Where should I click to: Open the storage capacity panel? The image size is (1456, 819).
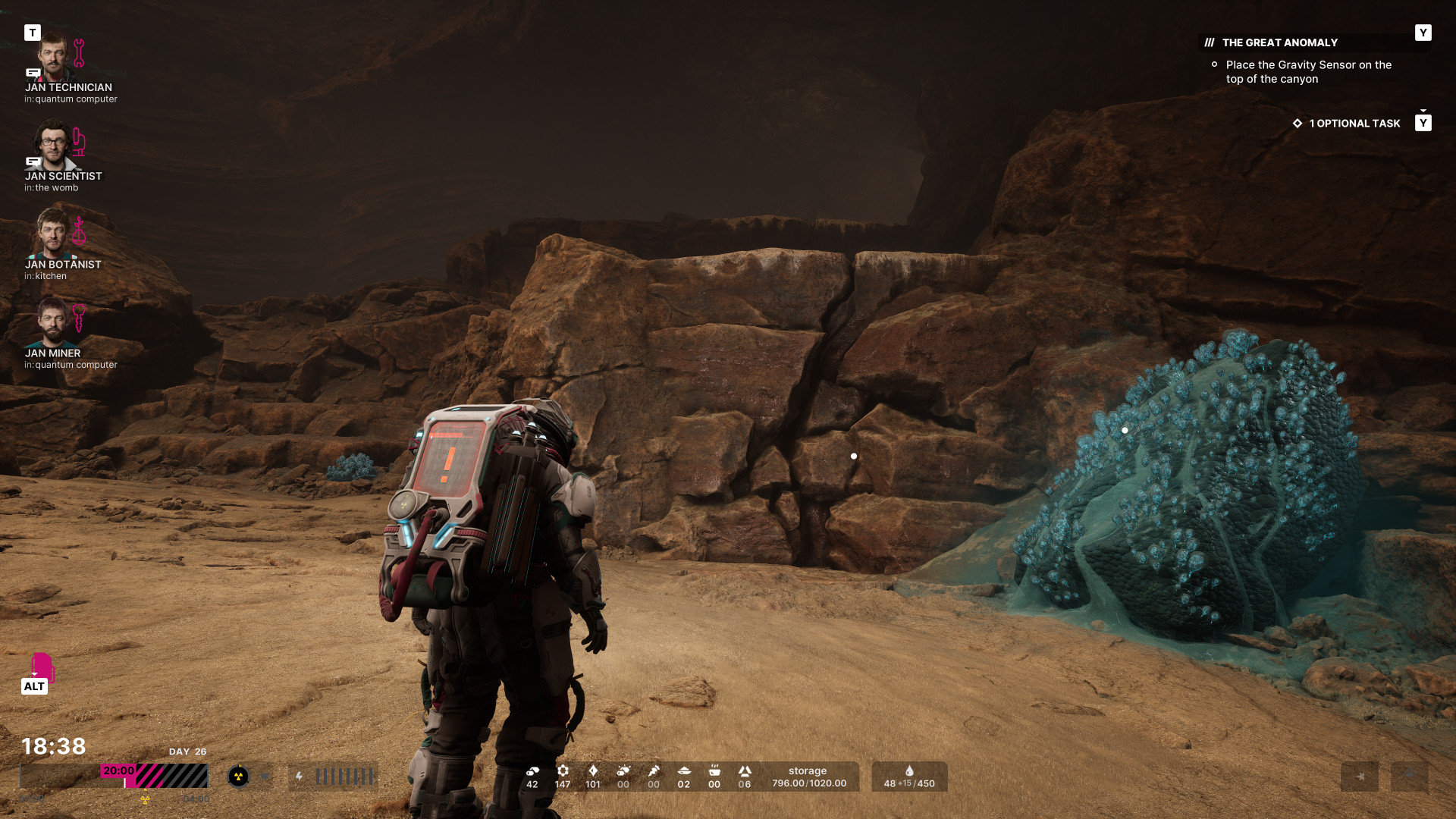(x=808, y=777)
